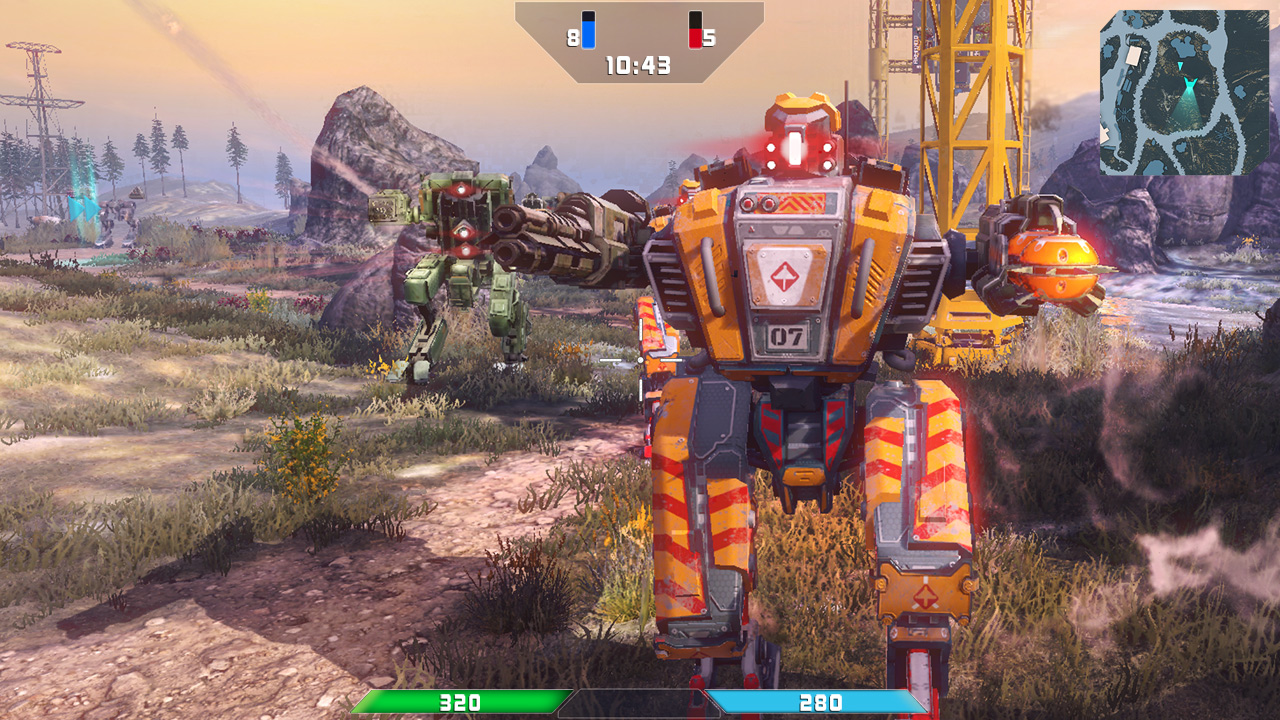
Task: Click the match timer showing 10:43
Action: coord(637,63)
